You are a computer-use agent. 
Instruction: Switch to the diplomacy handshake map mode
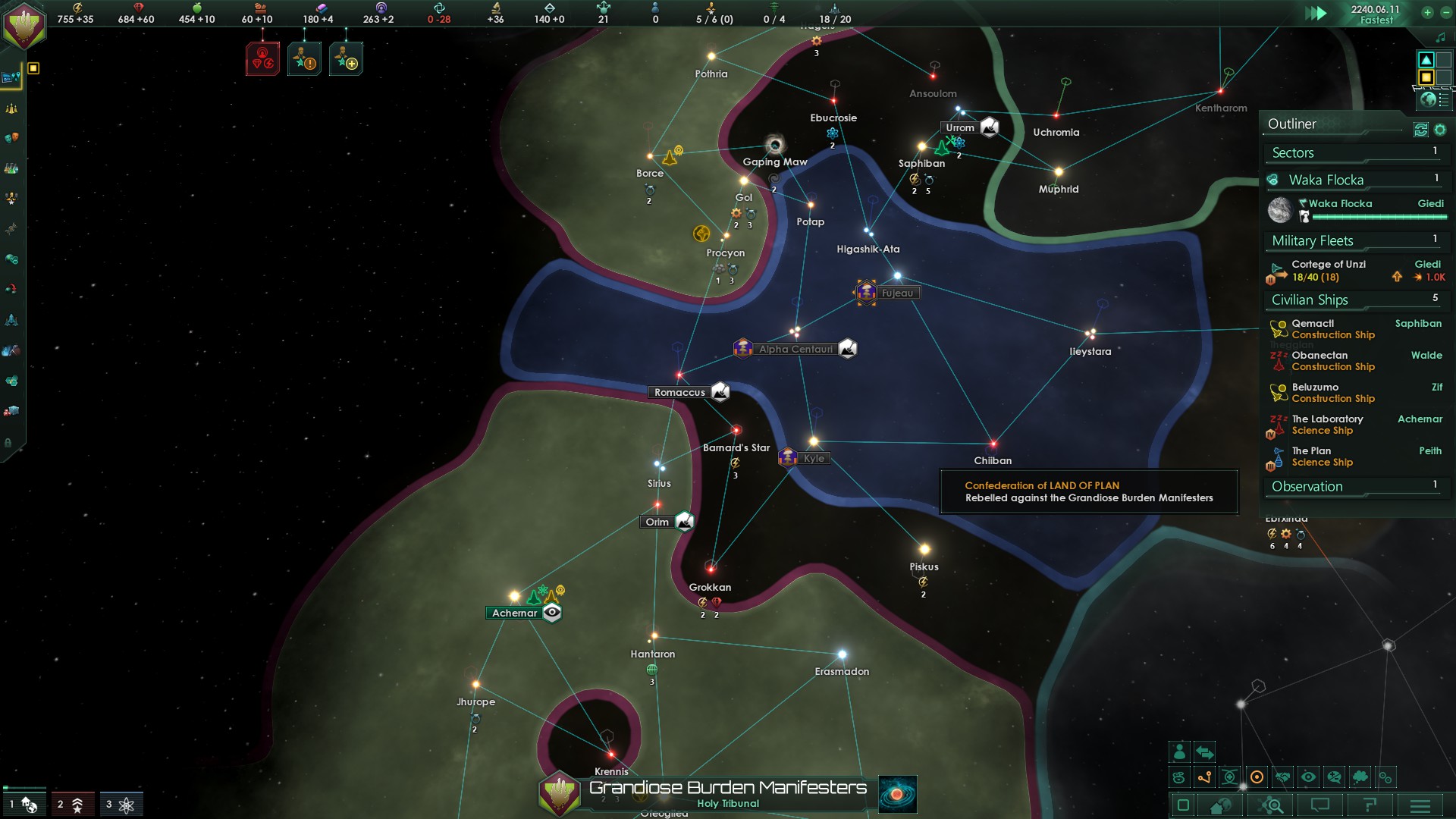pyautogui.click(x=1284, y=777)
